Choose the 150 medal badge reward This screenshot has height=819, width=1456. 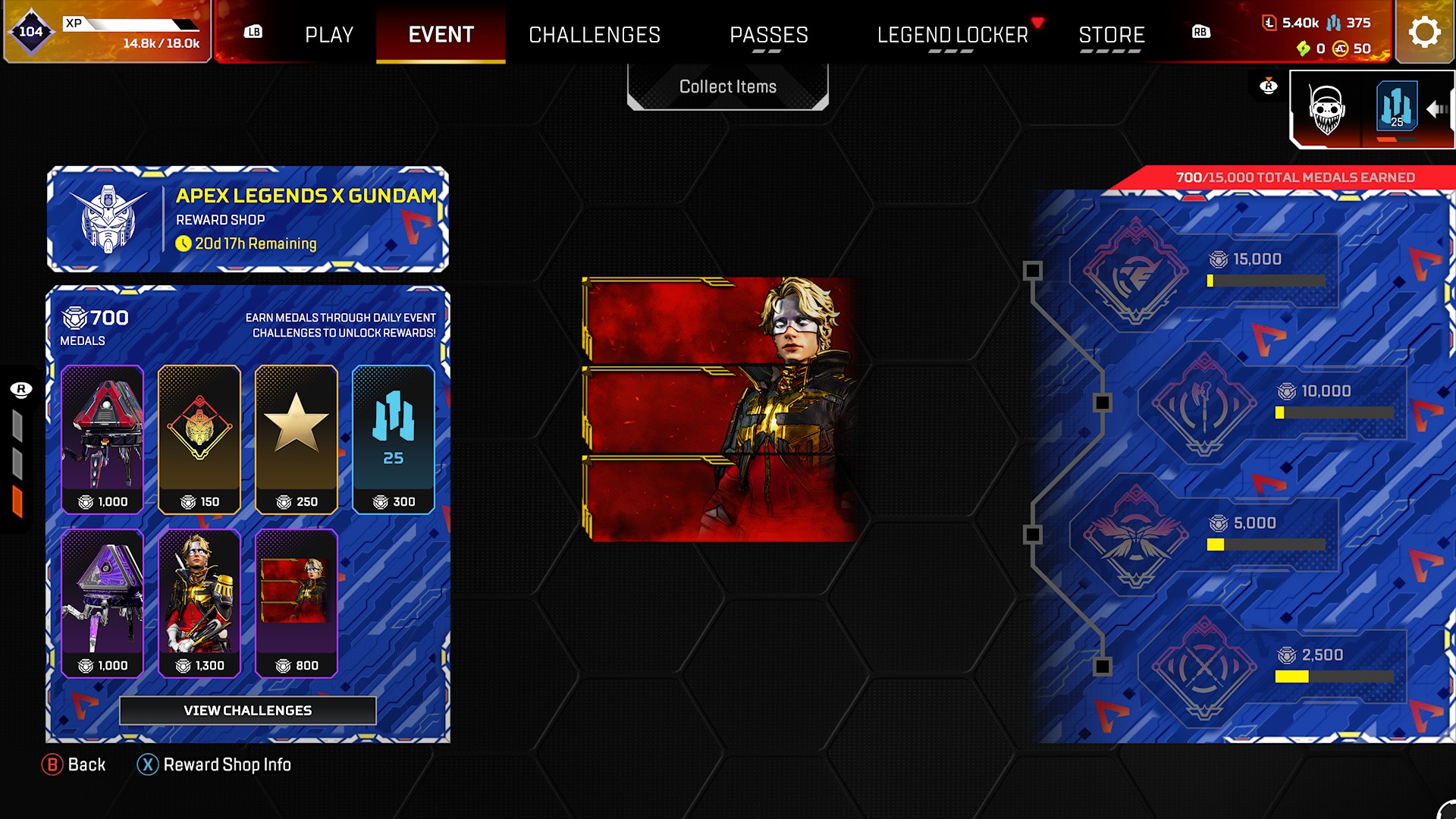point(199,439)
